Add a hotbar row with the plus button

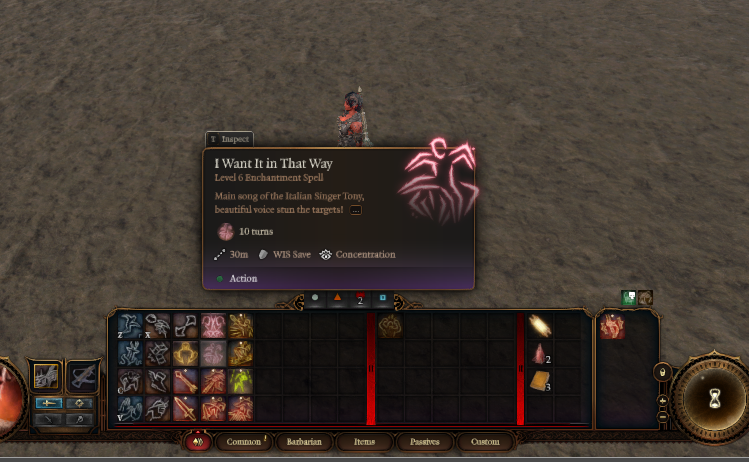click(661, 397)
